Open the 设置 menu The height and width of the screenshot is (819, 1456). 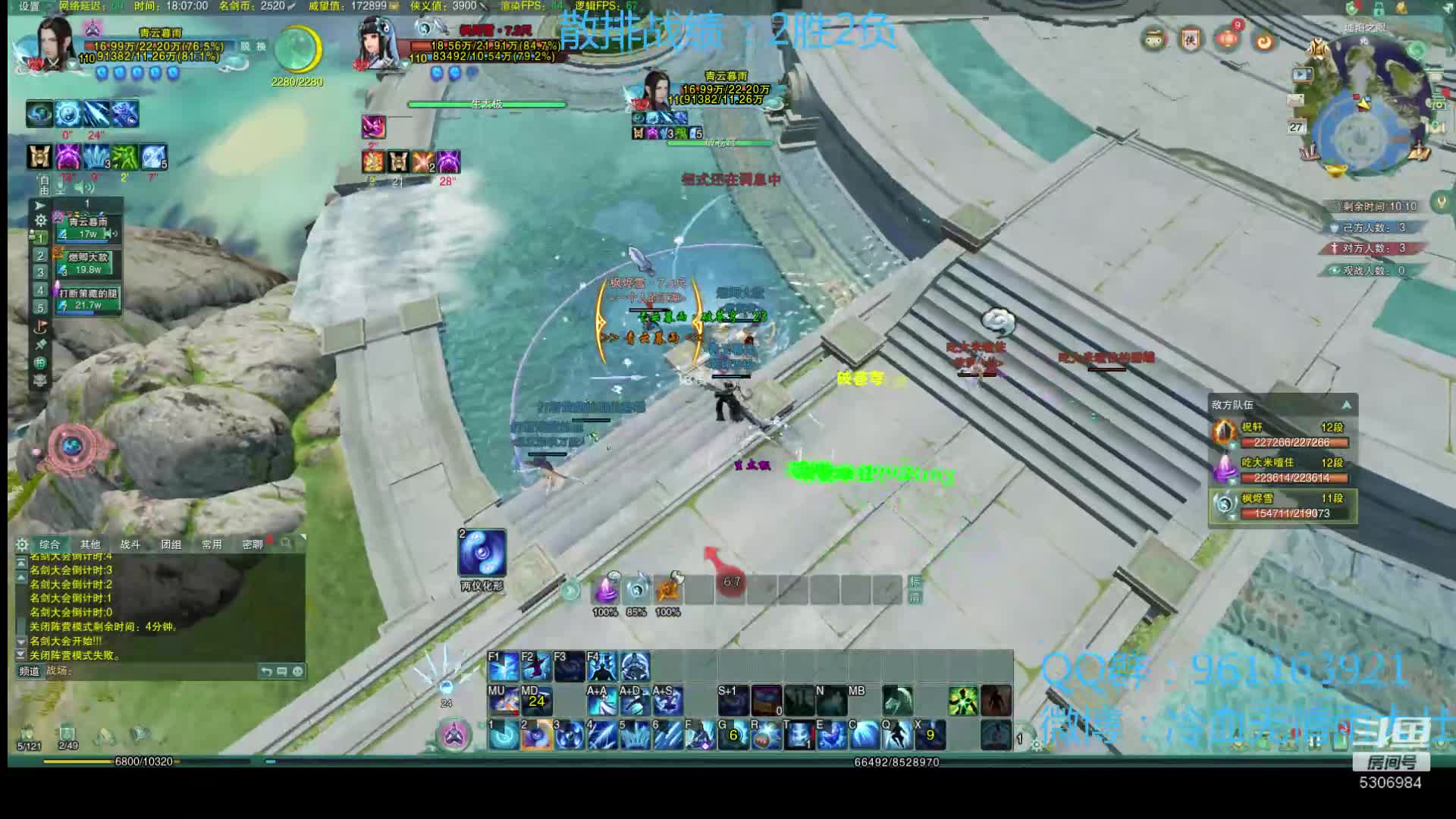tap(29, 6)
